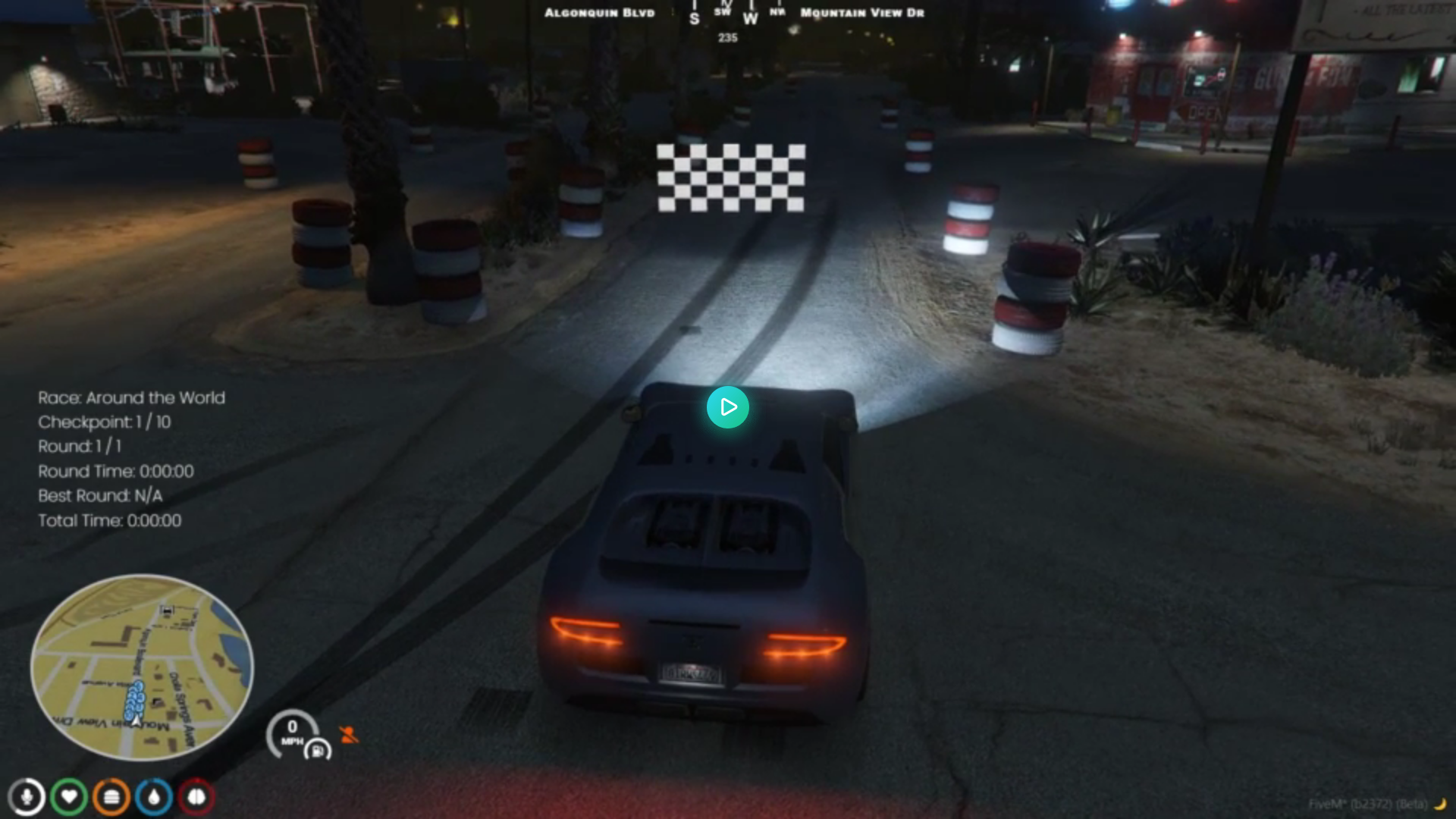
Task: Expand the Checkpoint 1/10 race info
Action: [x=104, y=422]
